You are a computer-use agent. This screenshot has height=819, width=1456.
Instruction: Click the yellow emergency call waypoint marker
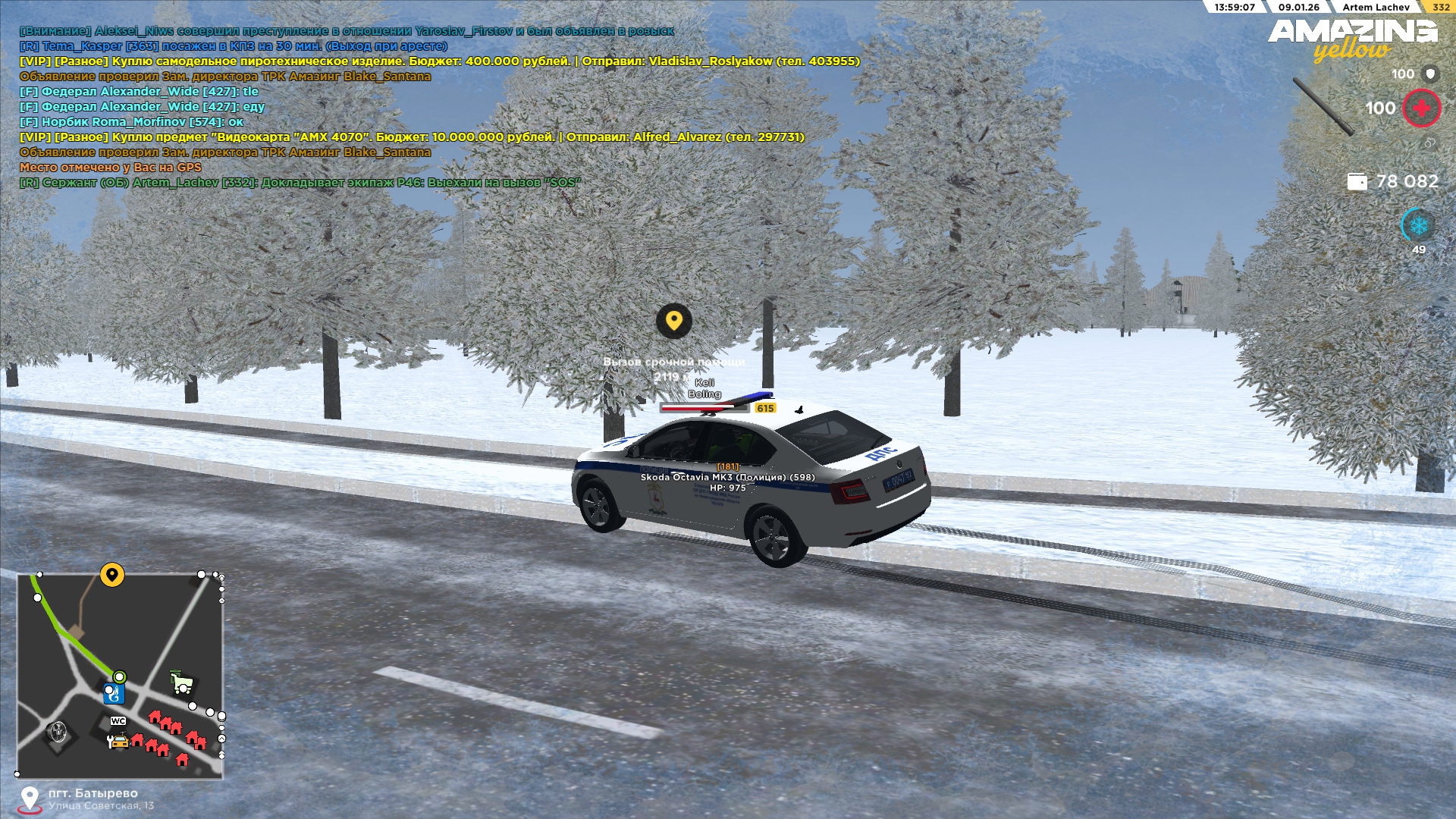pyautogui.click(x=673, y=321)
